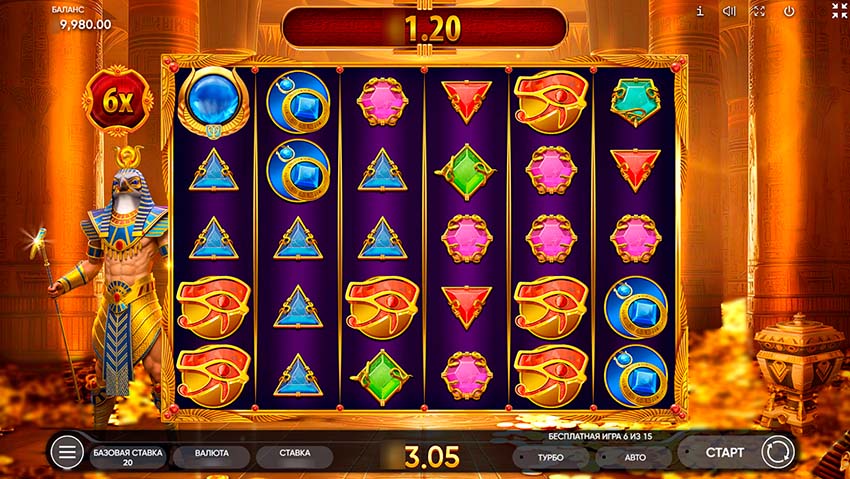Toggle ТУРБО mode
Viewport: 850px width, 479px height.
tap(550, 457)
